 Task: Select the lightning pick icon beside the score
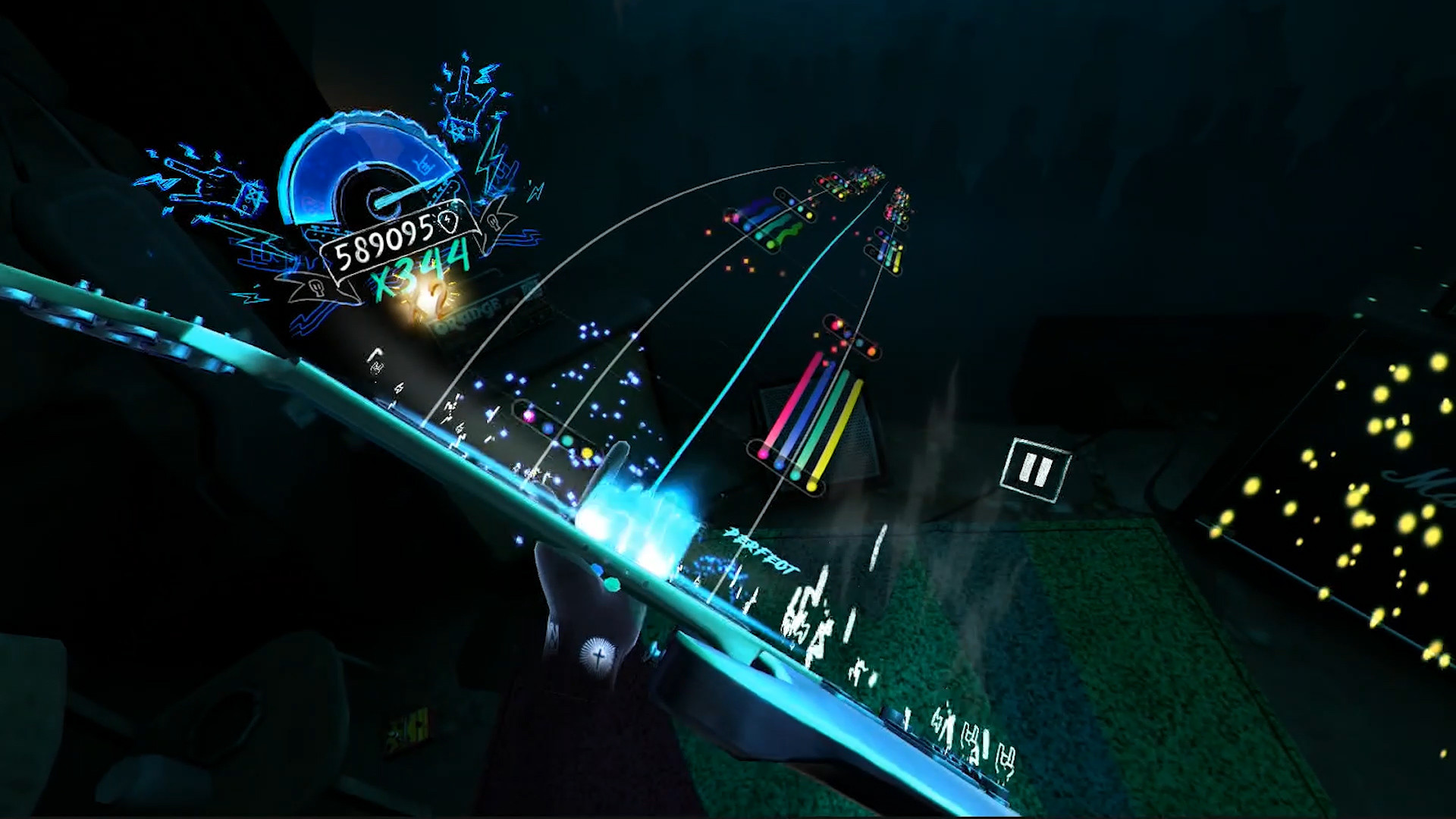click(x=446, y=221)
